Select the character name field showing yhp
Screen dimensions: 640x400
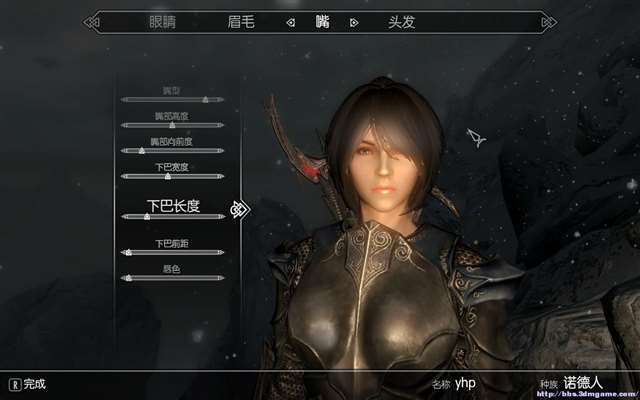coord(466,383)
